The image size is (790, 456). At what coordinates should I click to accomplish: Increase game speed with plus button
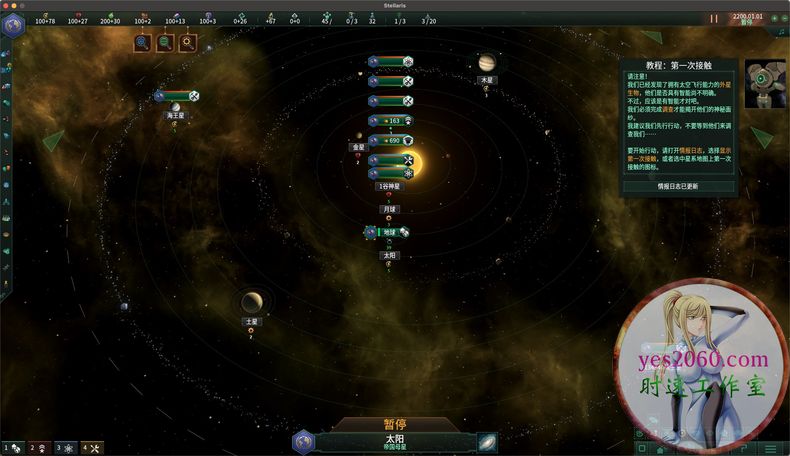tap(772, 18)
